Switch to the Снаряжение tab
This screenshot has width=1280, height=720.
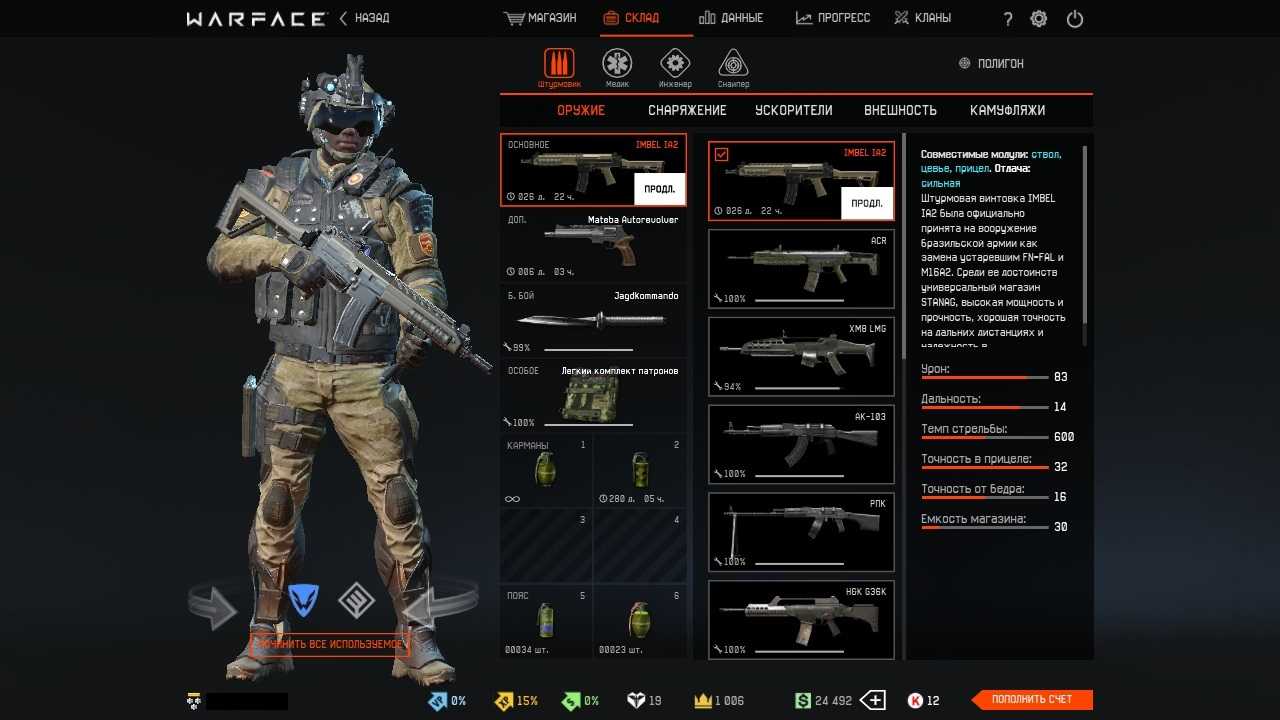point(687,110)
